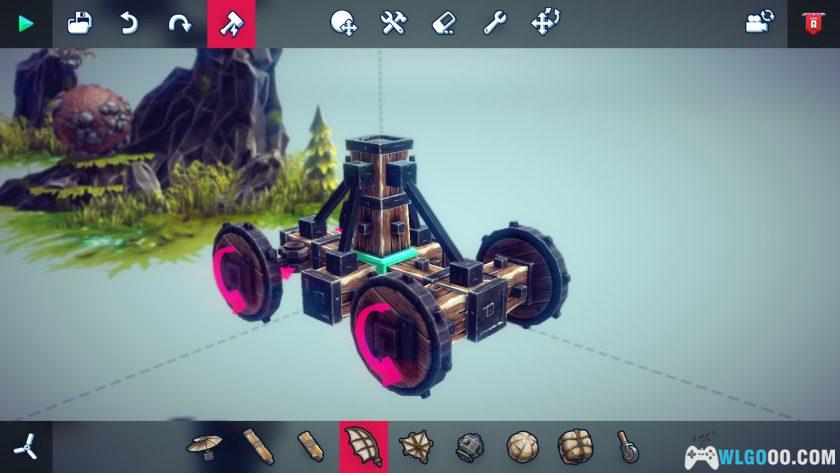Activate the eraser tool
840x473 pixels.
(444, 23)
